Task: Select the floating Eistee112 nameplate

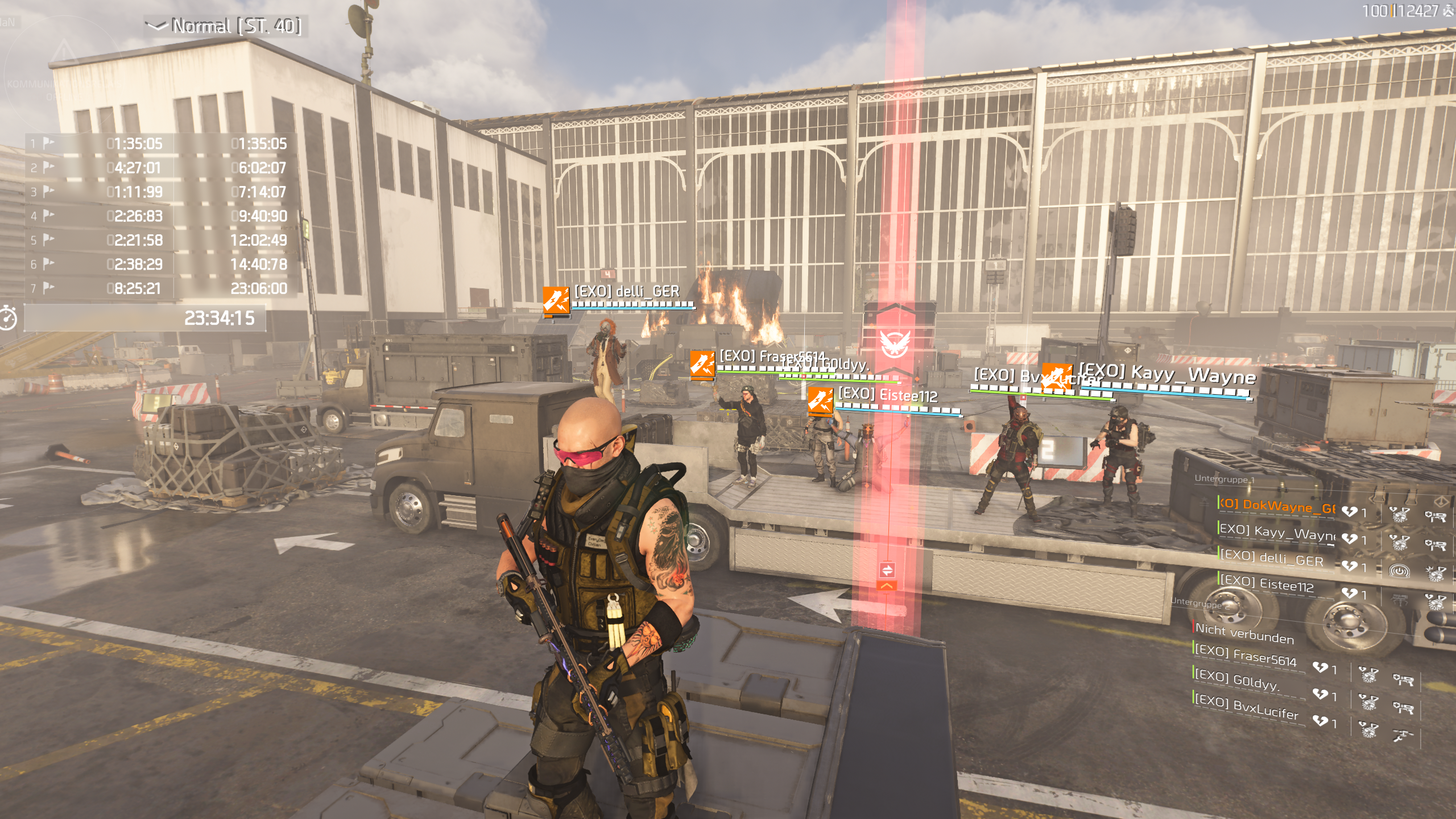Action: point(888,395)
